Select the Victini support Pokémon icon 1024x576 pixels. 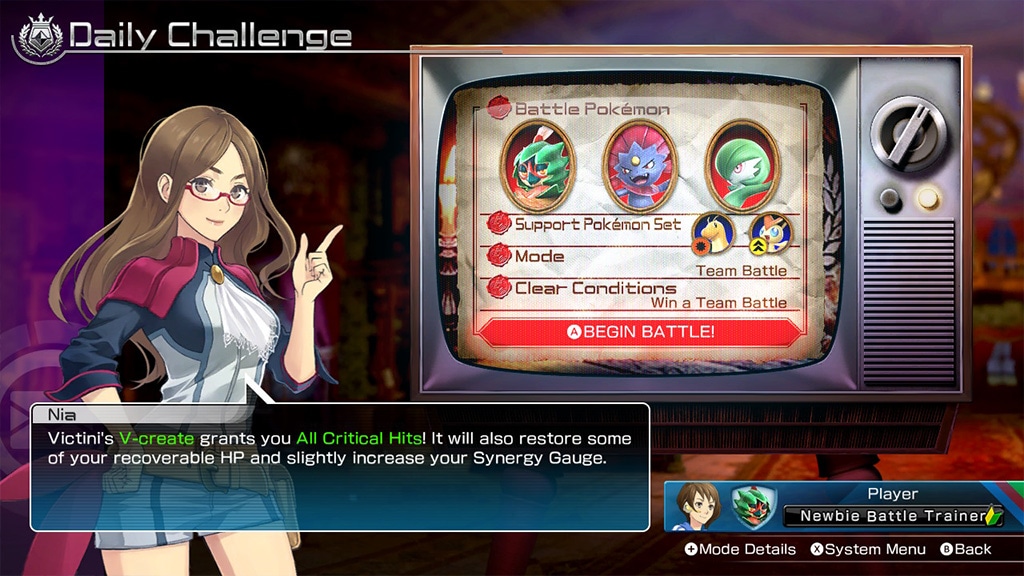[x=770, y=231]
